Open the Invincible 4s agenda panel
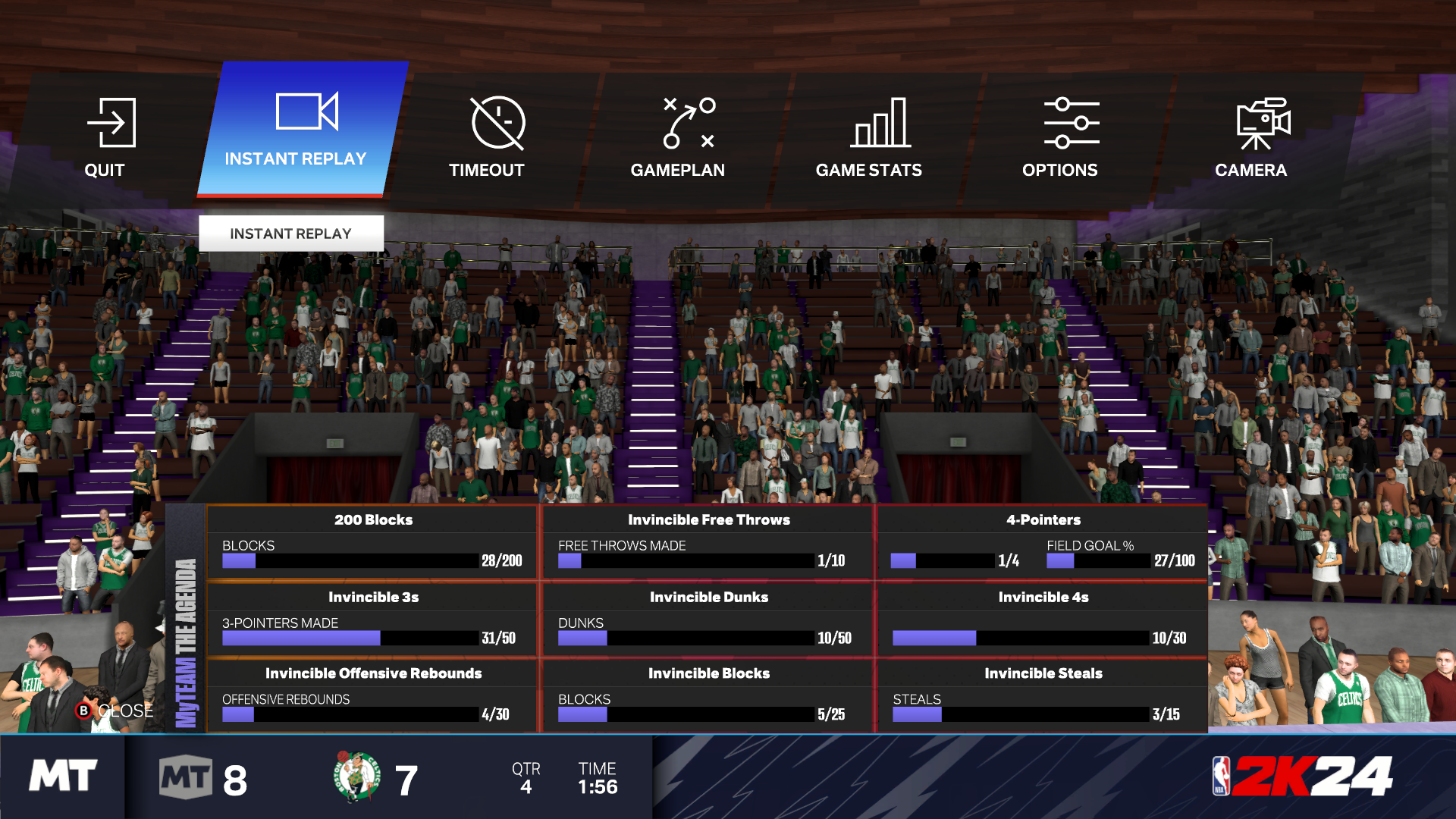Image resolution: width=1456 pixels, height=819 pixels. [x=1043, y=620]
